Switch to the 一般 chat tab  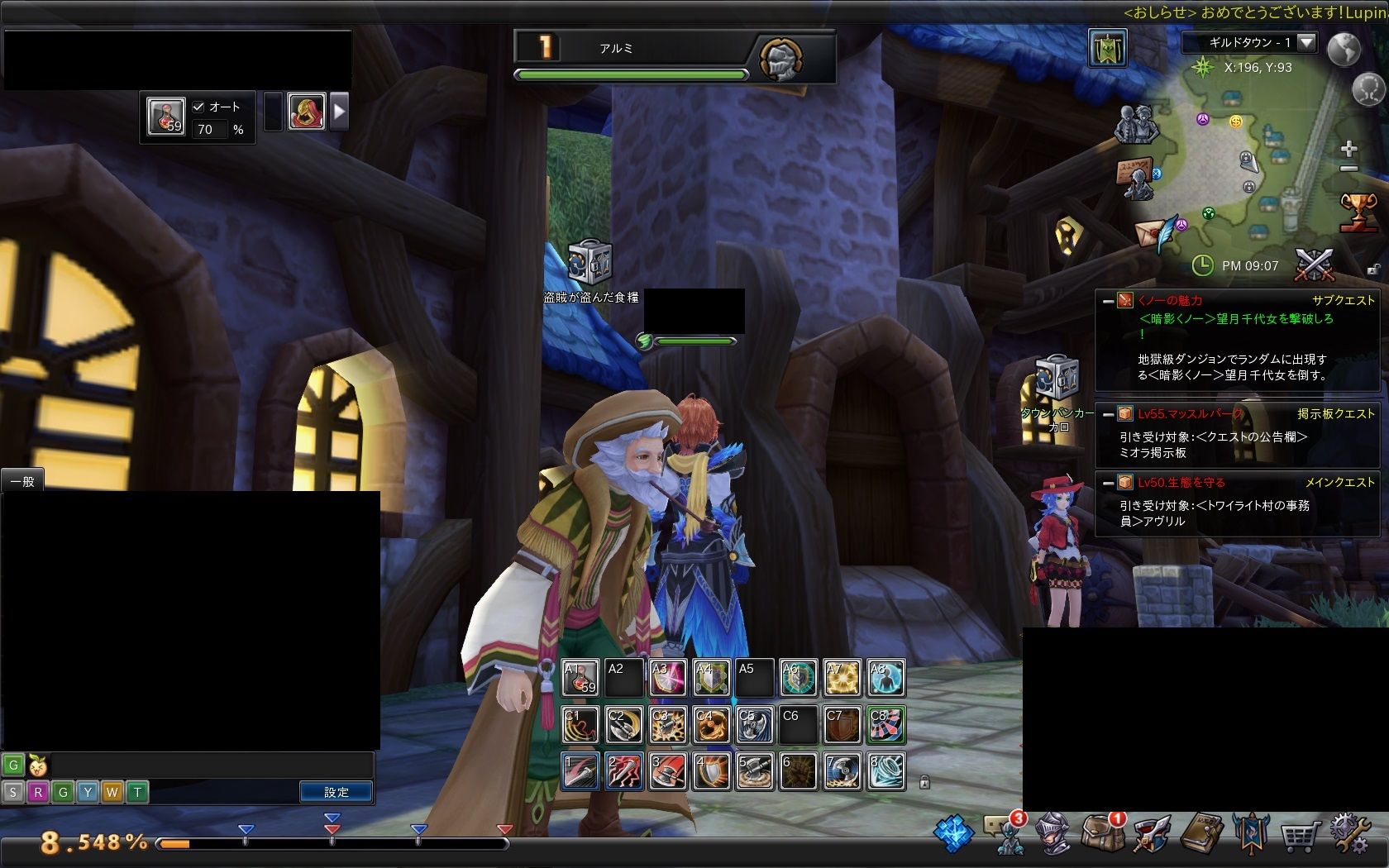click(22, 481)
